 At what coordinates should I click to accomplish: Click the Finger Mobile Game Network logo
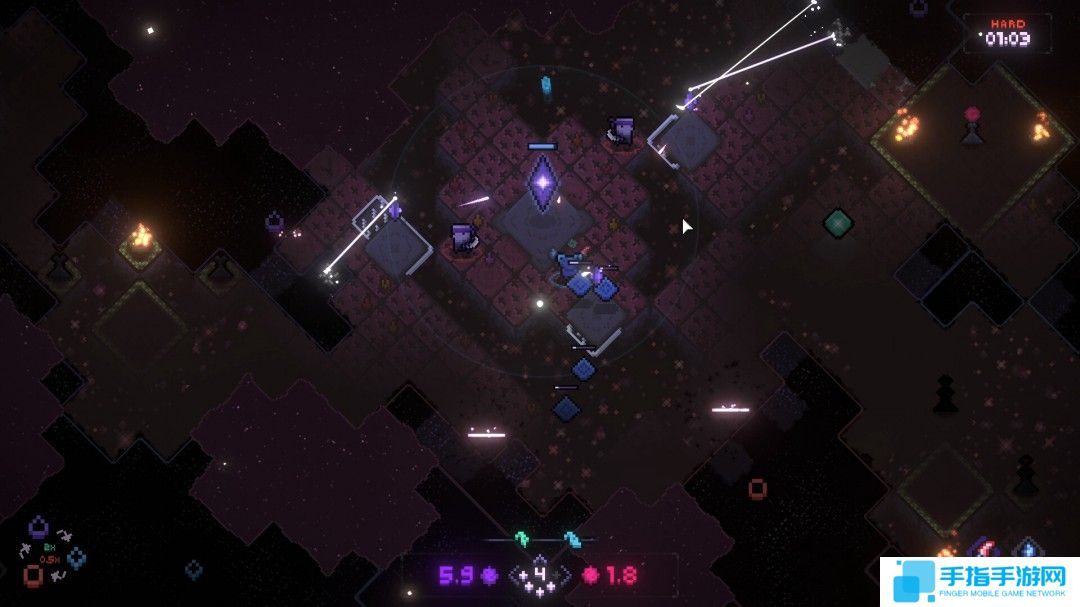pyautogui.click(x=979, y=580)
